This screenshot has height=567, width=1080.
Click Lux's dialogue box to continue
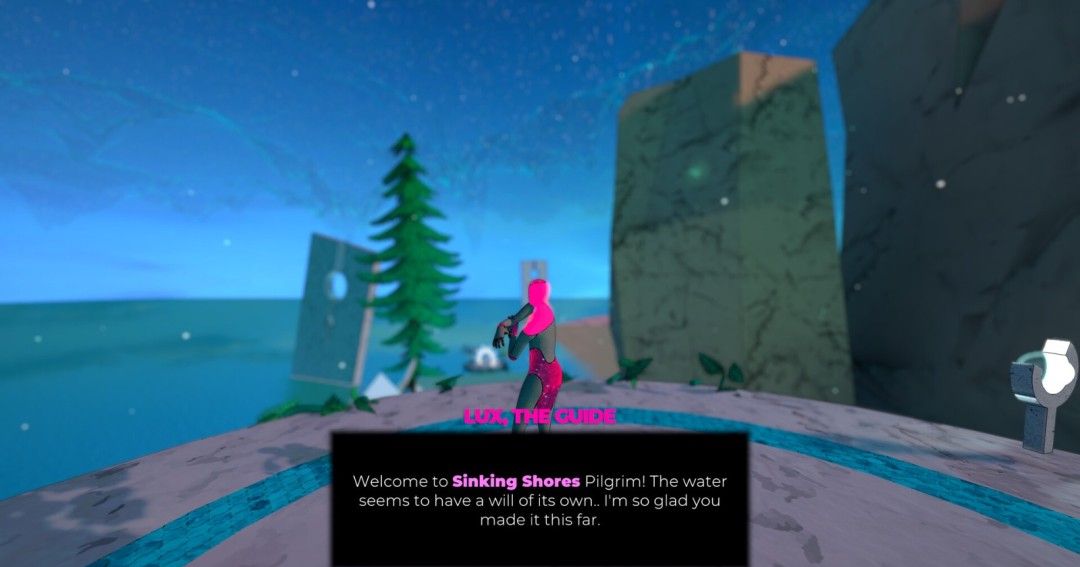point(539,498)
